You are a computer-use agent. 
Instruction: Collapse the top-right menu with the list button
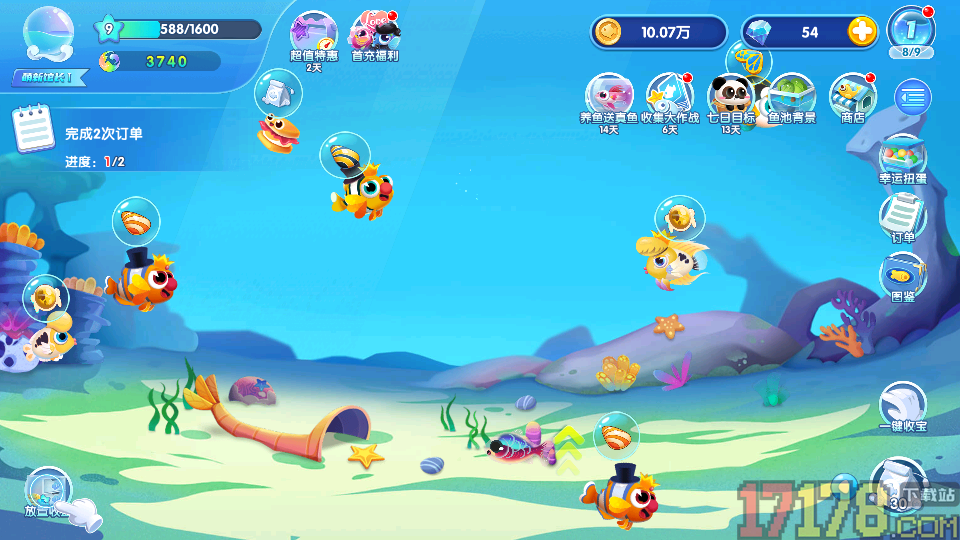click(912, 97)
